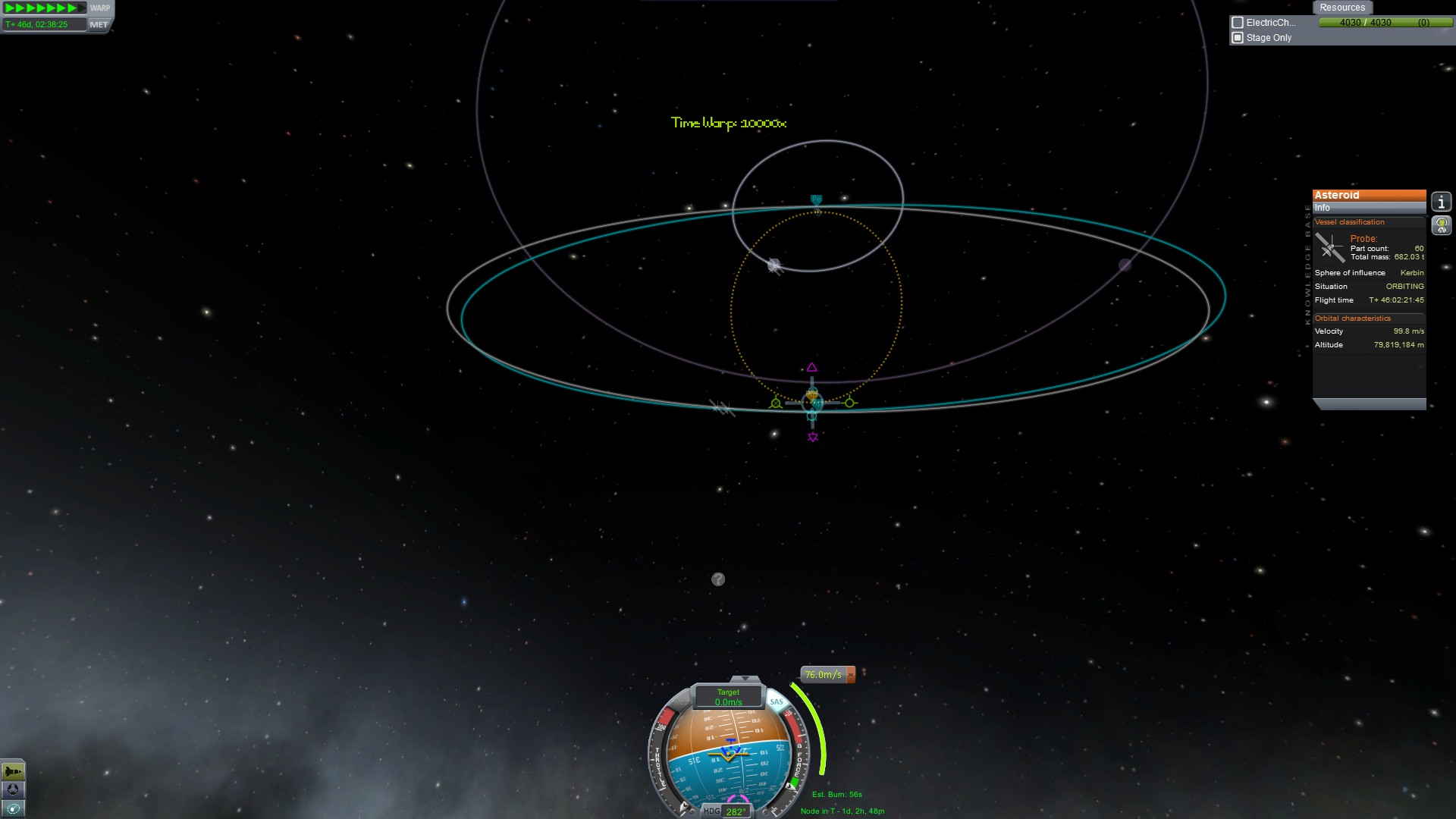Select the green rocket vessel mode button
Screen dimensions: 1456x819
point(13,771)
